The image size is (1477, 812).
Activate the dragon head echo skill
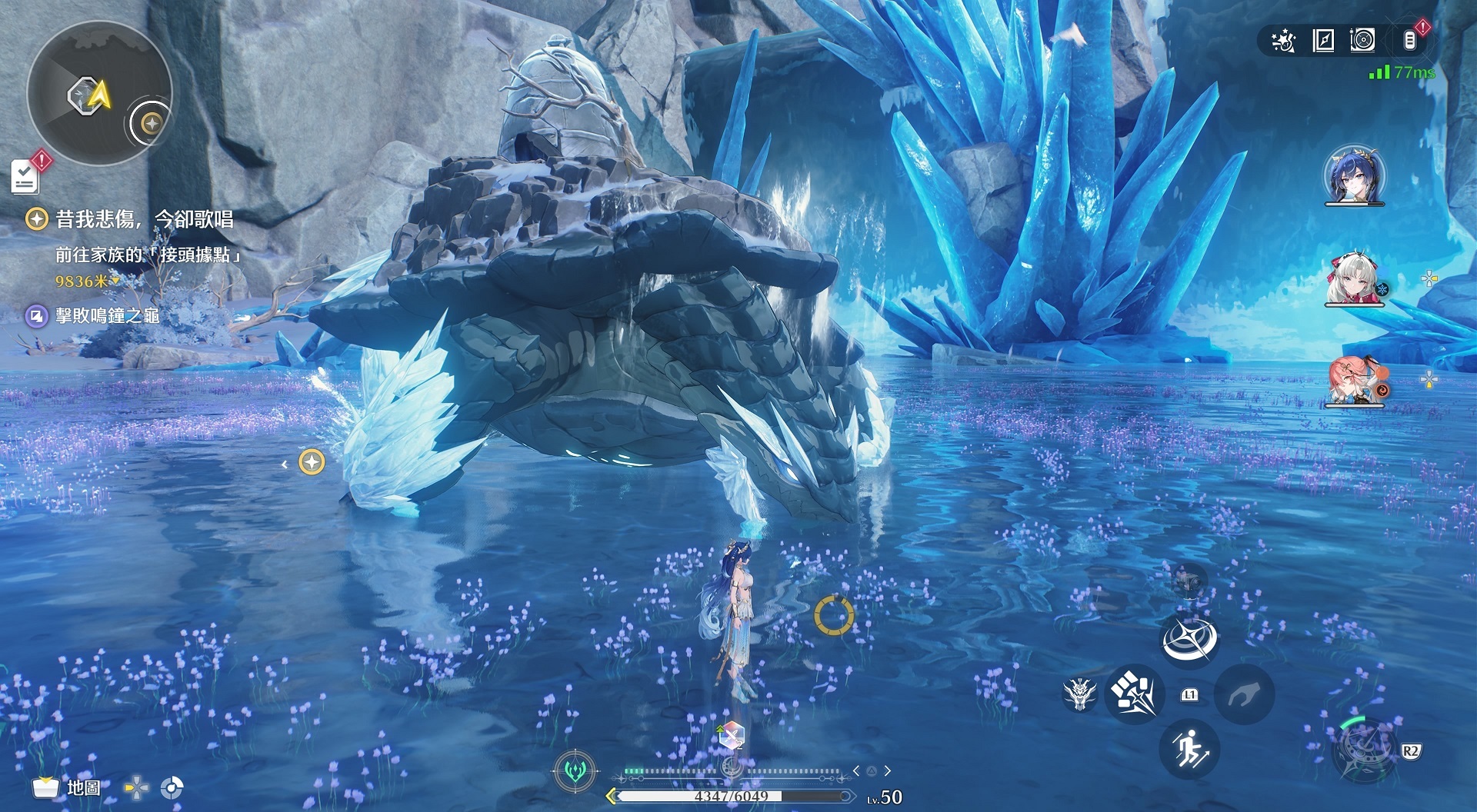pyautogui.click(x=1079, y=694)
